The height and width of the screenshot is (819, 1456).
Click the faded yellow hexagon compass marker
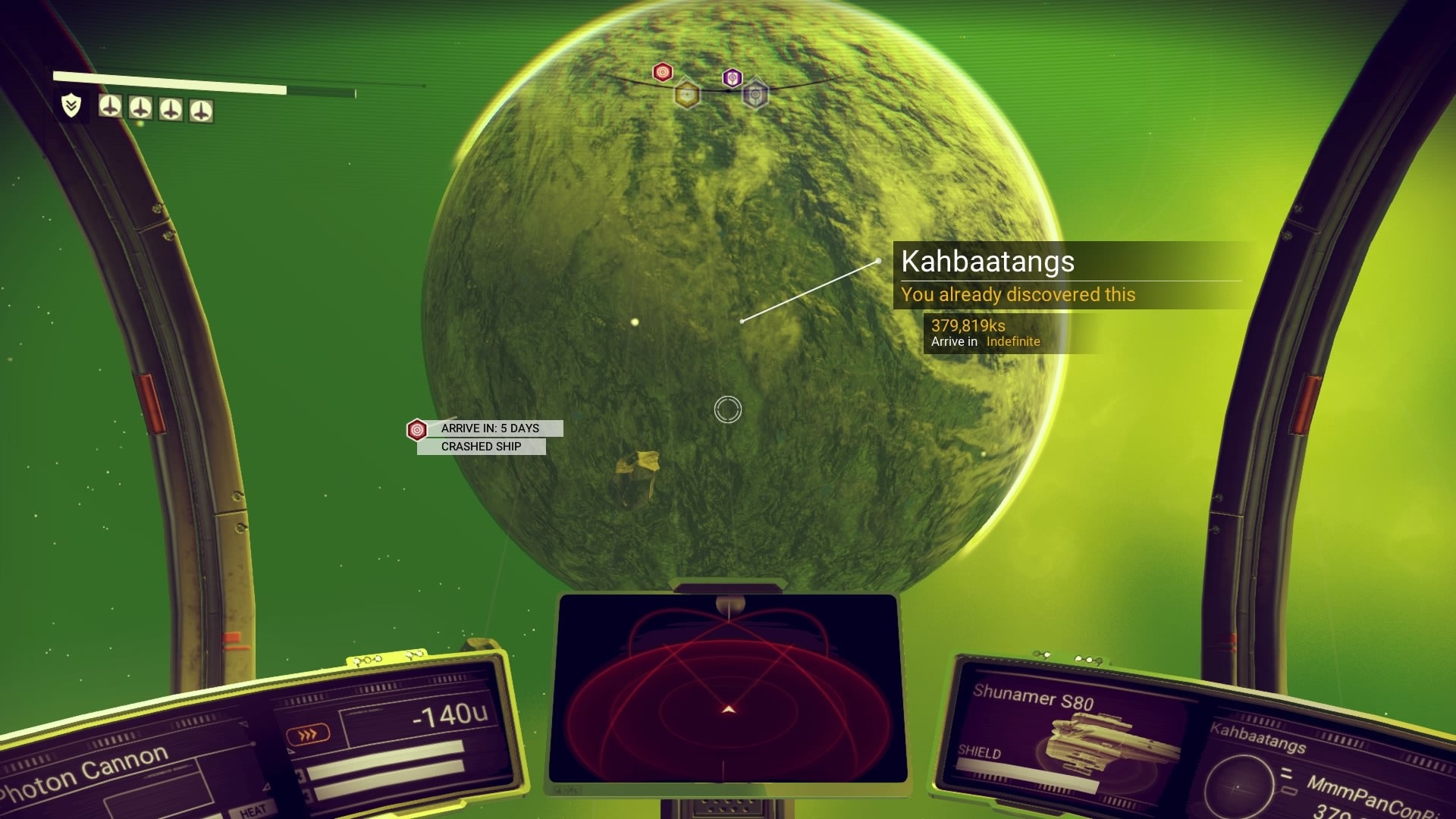(x=687, y=95)
